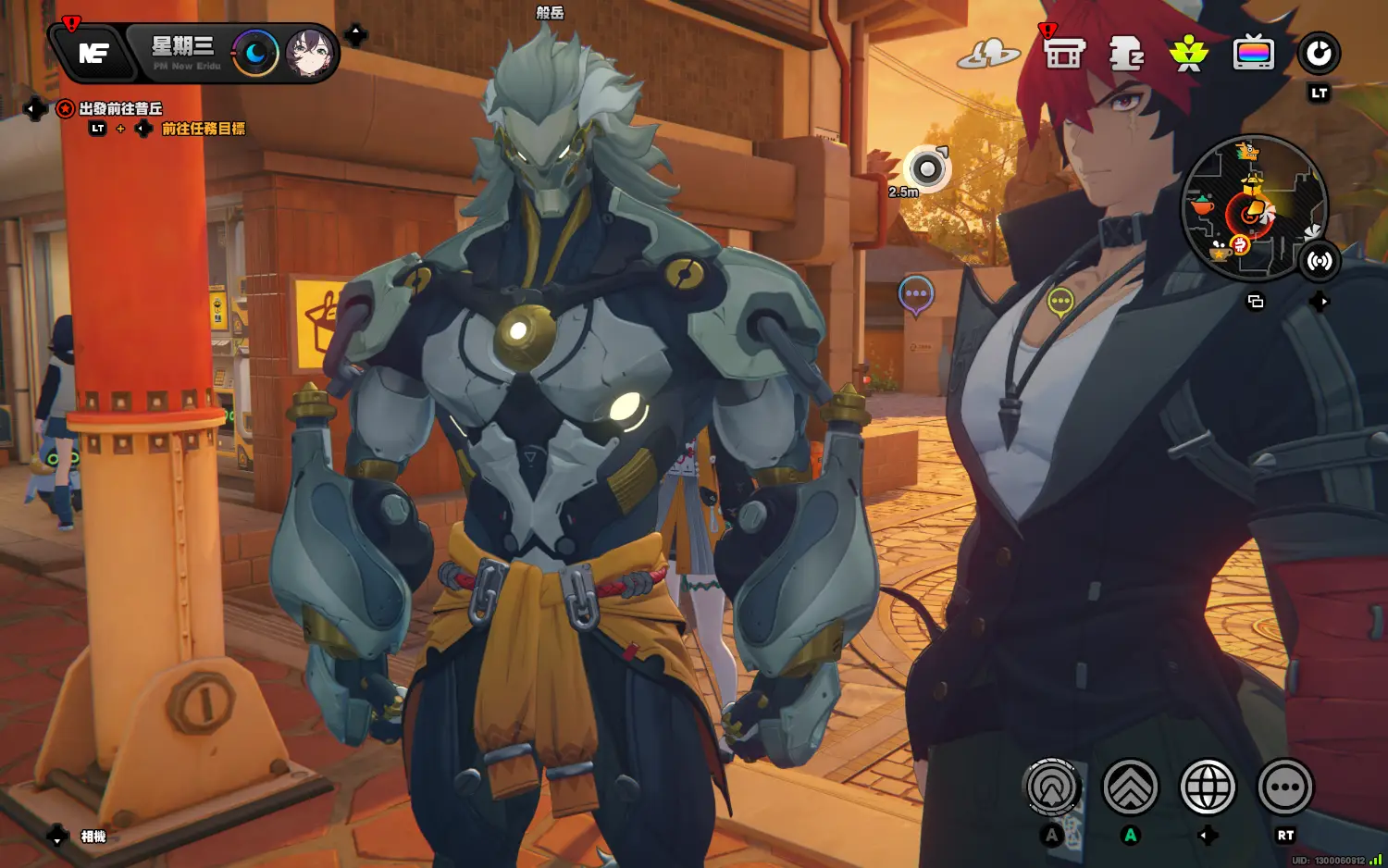
Task: Click the signal broadcast button beside the minimap
Action: tap(1319, 261)
